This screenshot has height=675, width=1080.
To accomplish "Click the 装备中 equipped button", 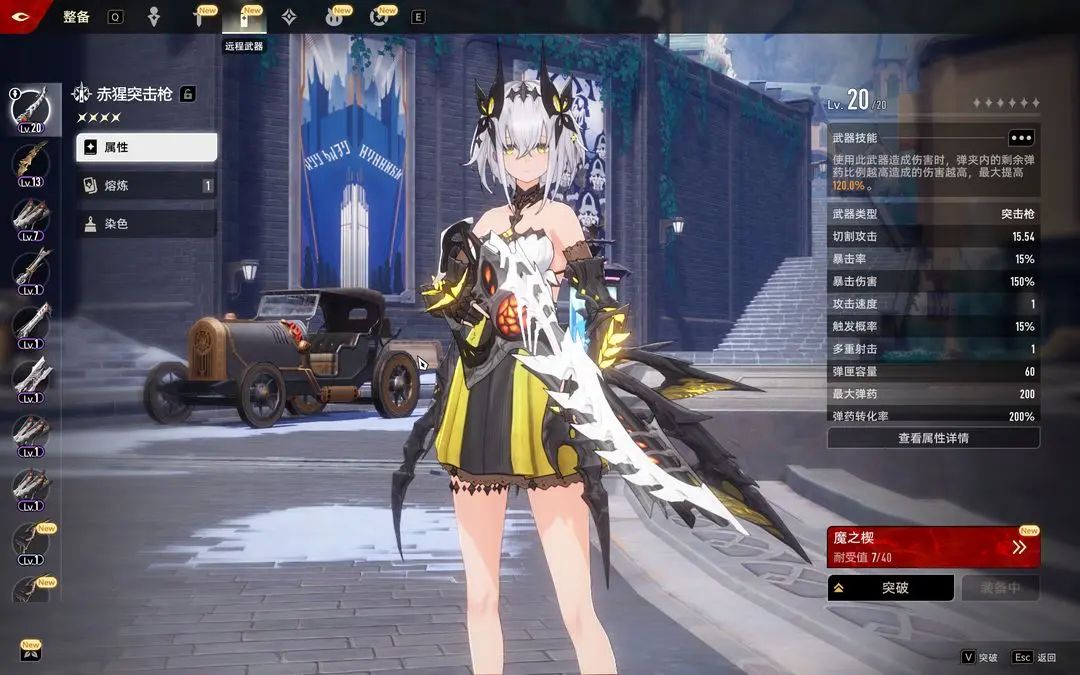I will pyautogui.click(x=1000, y=588).
